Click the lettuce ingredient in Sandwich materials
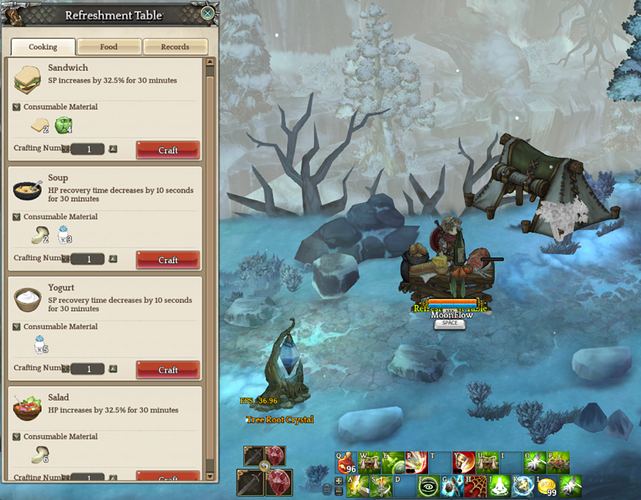The width and height of the screenshot is (641, 500). click(65, 126)
